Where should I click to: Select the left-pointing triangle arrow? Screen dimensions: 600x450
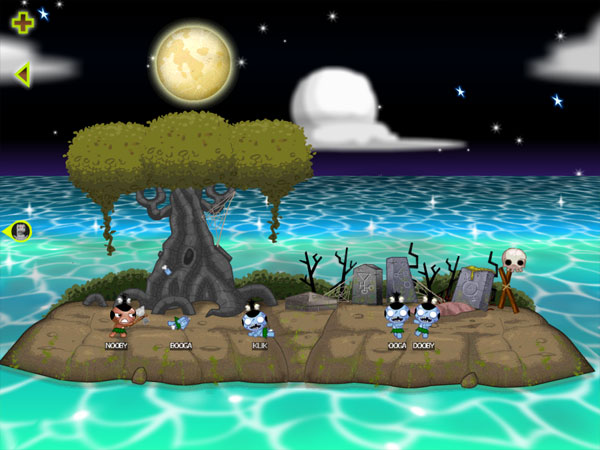pos(22,73)
